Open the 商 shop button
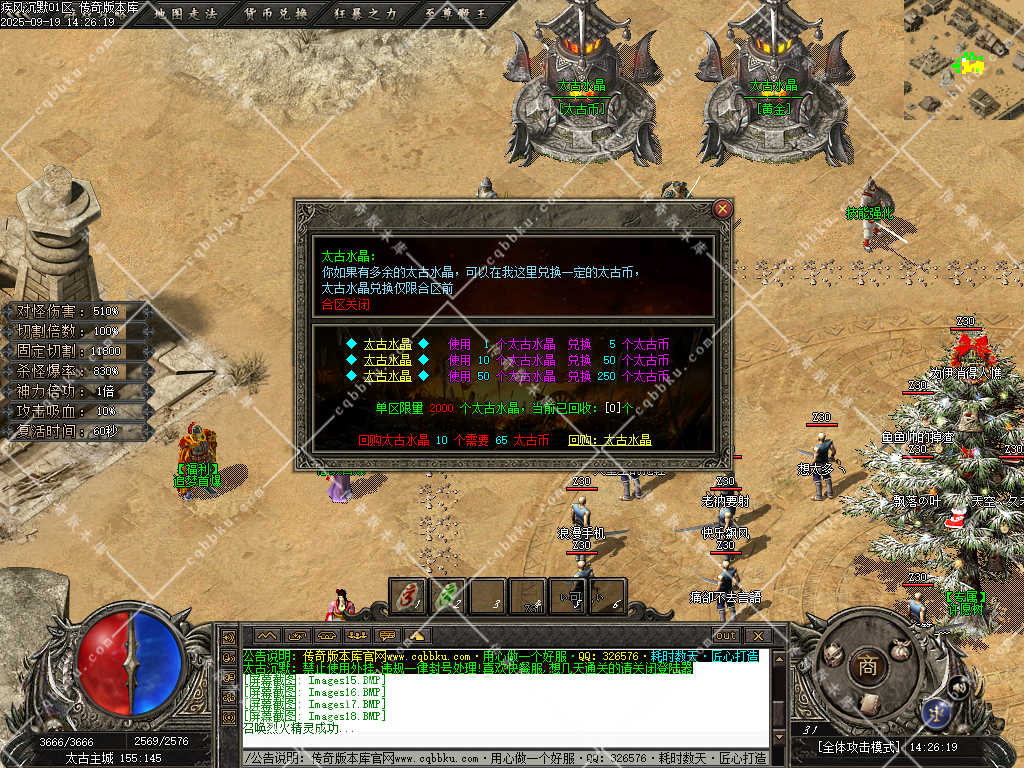The image size is (1024, 768). click(x=866, y=667)
